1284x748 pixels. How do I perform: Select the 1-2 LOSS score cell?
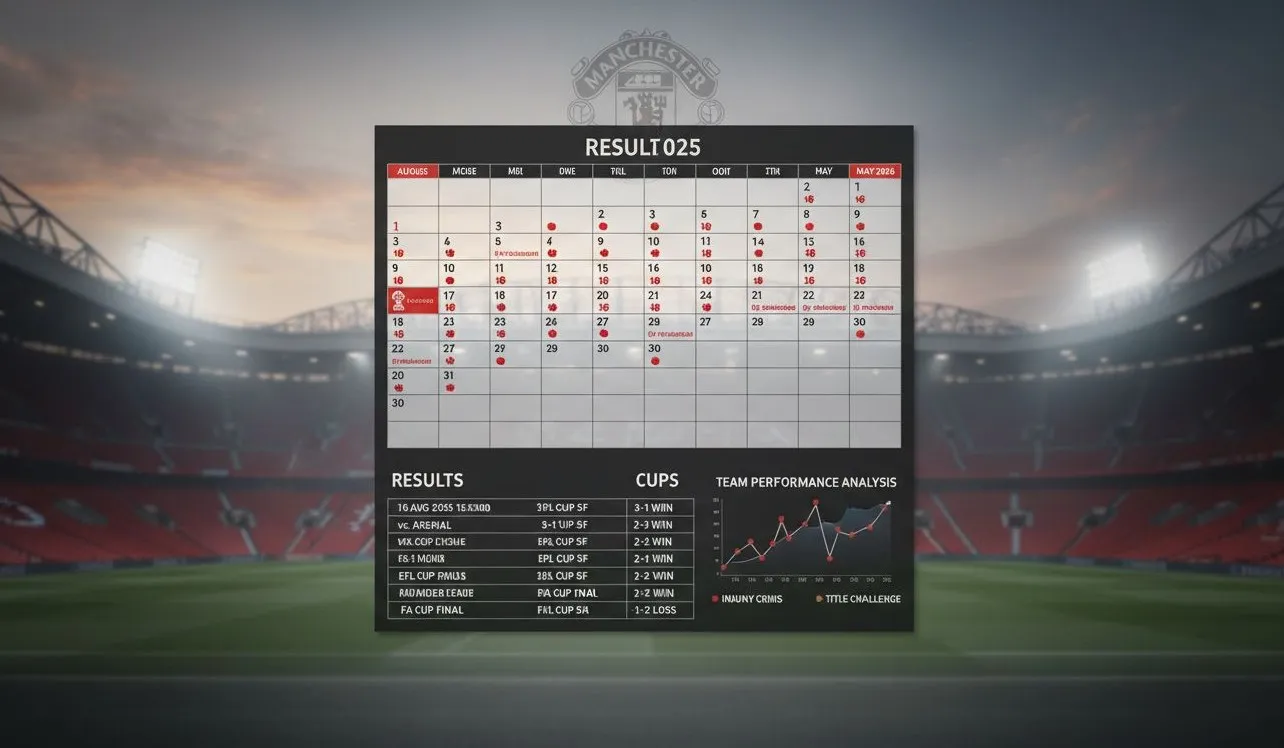(659, 610)
